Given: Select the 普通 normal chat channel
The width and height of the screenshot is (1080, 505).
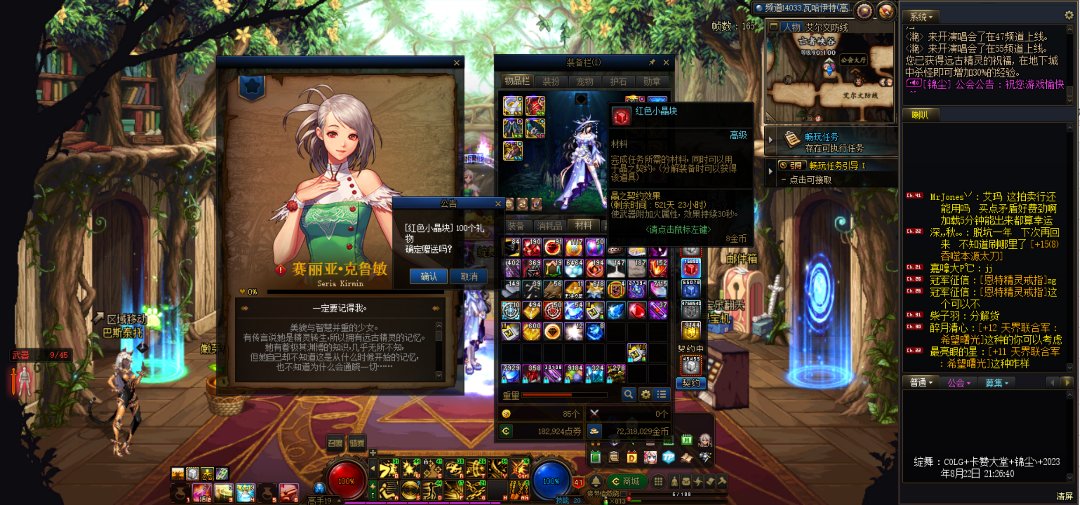Looking at the screenshot, I should (x=920, y=382).
